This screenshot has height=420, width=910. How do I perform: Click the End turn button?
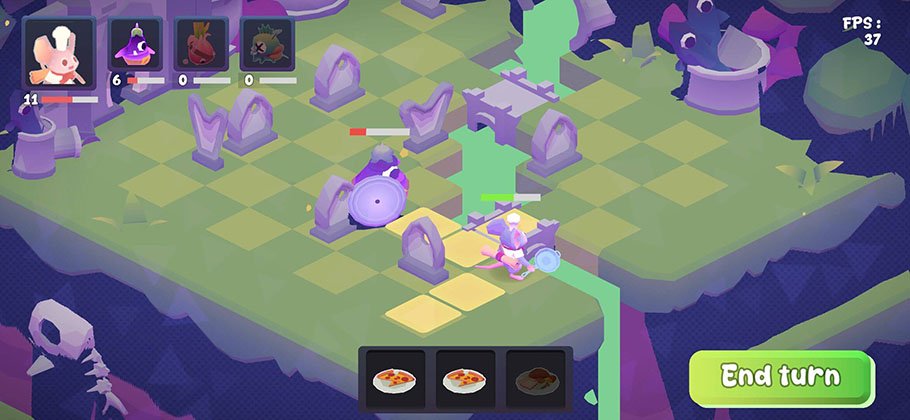point(781,377)
